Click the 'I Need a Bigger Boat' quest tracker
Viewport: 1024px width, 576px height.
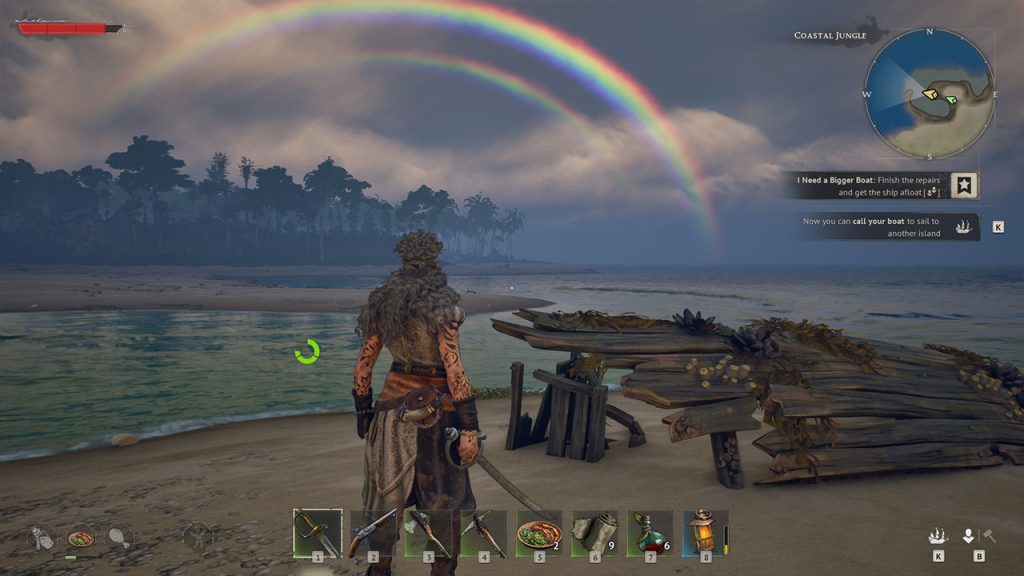pos(868,185)
